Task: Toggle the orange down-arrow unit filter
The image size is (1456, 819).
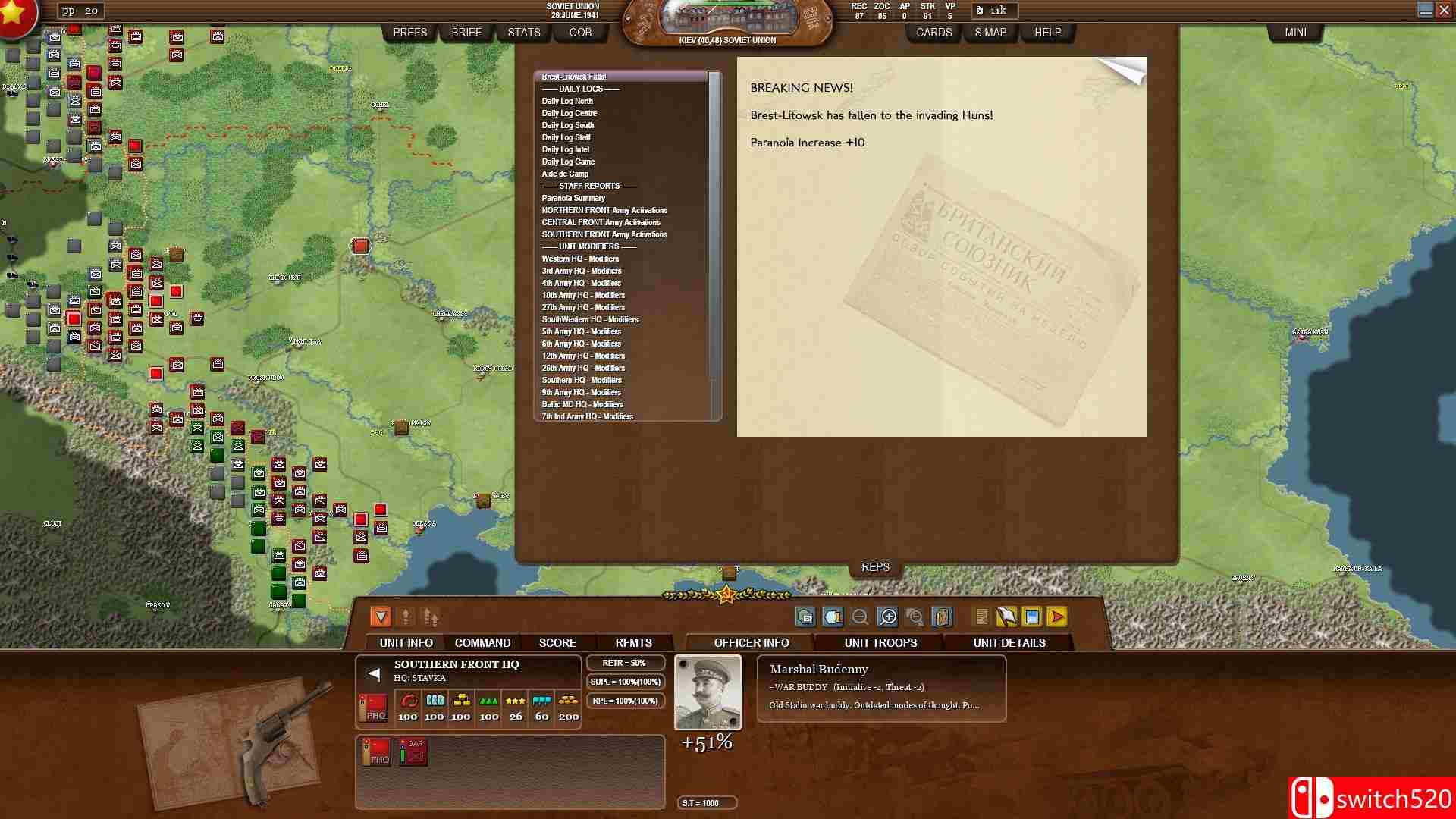Action: coord(381,618)
